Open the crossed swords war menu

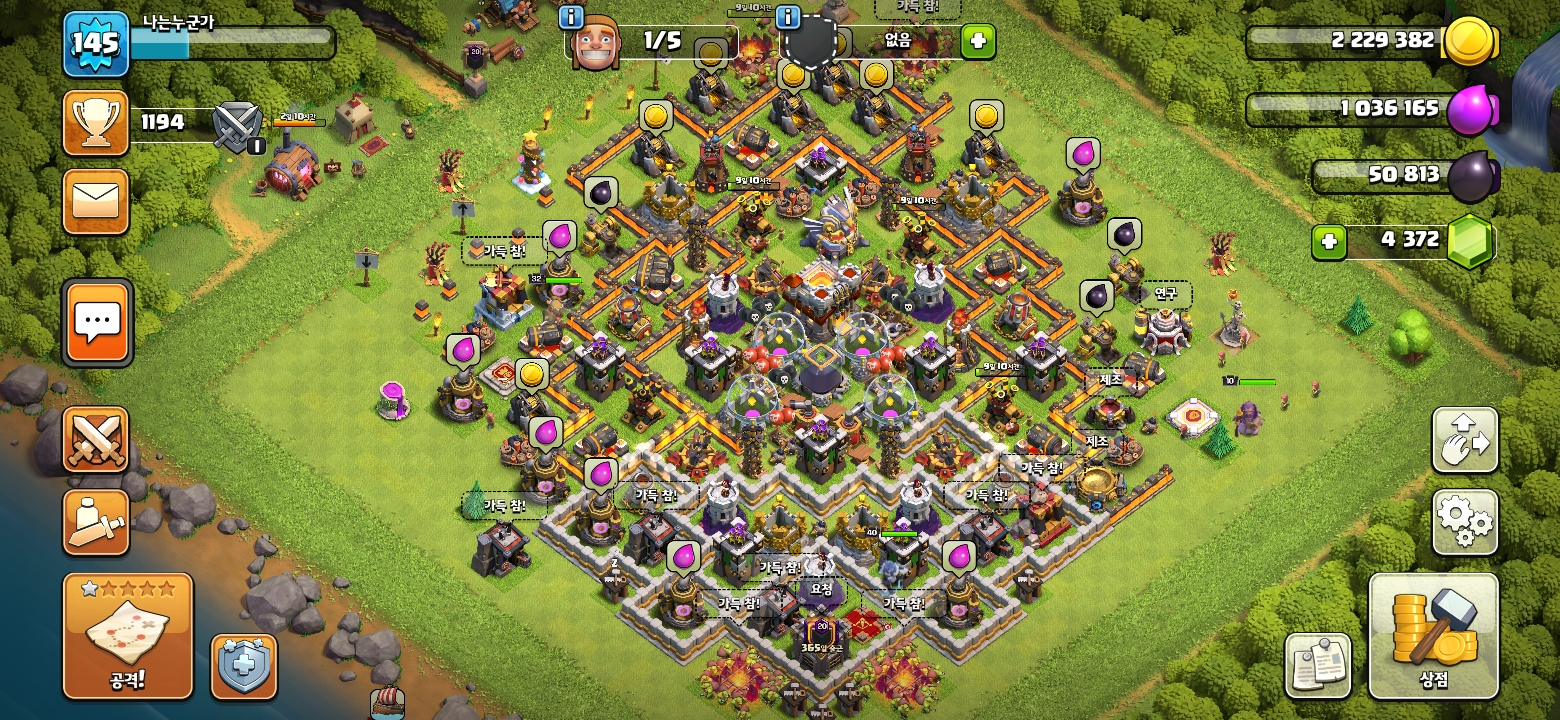[96, 440]
